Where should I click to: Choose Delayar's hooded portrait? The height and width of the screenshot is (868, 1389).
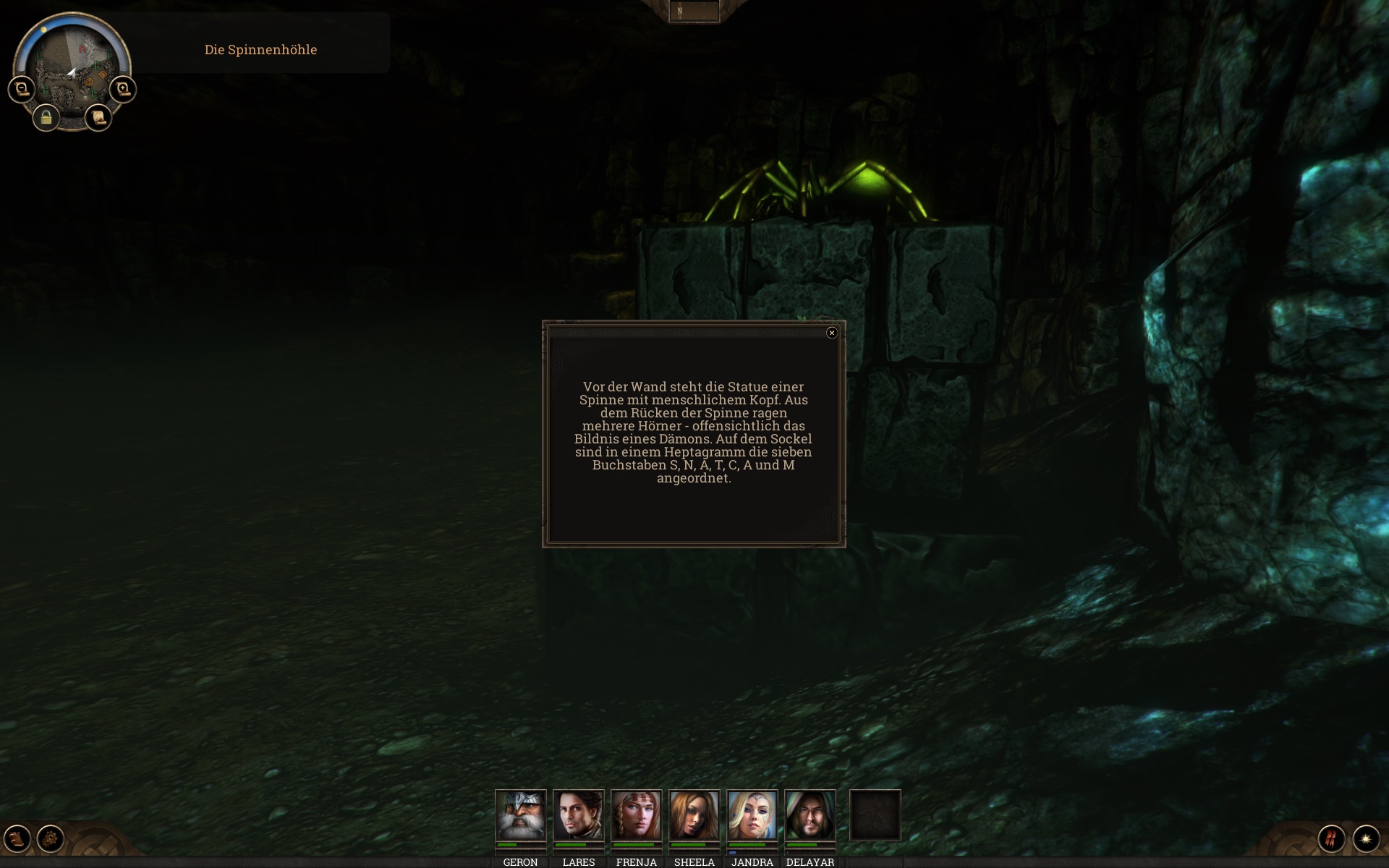[x=810, y=815]
